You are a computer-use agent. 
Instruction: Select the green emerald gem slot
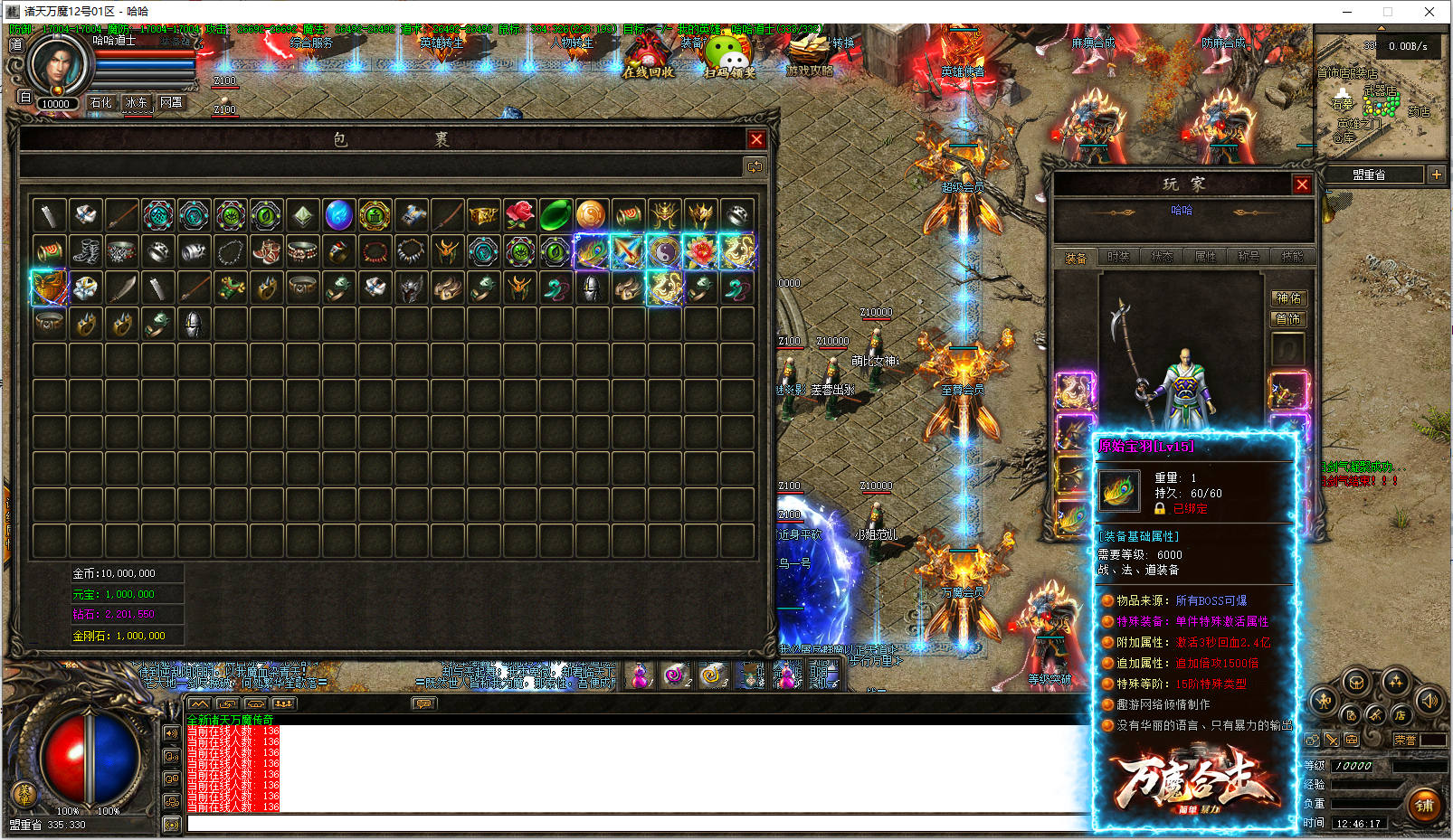coord(556,215)
